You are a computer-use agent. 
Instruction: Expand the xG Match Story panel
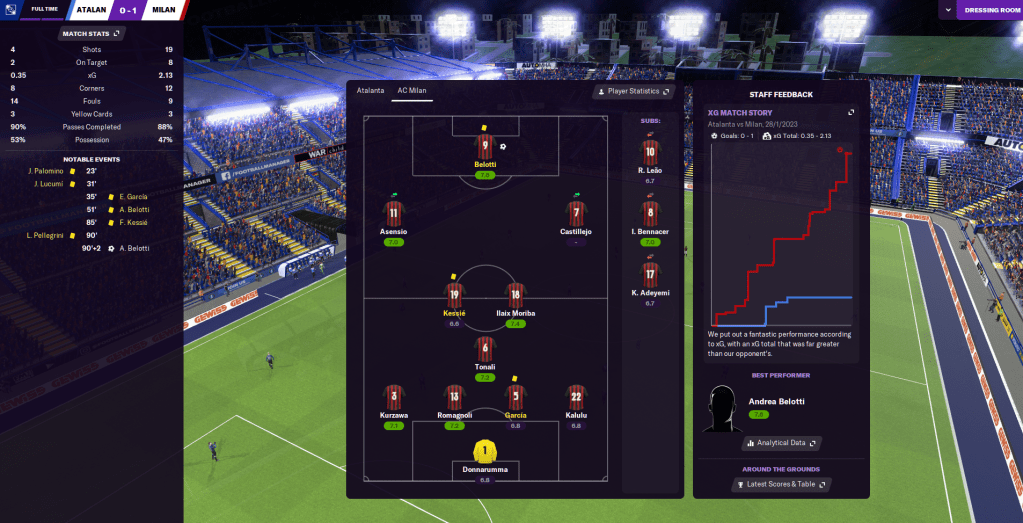[x=851, y=112]
